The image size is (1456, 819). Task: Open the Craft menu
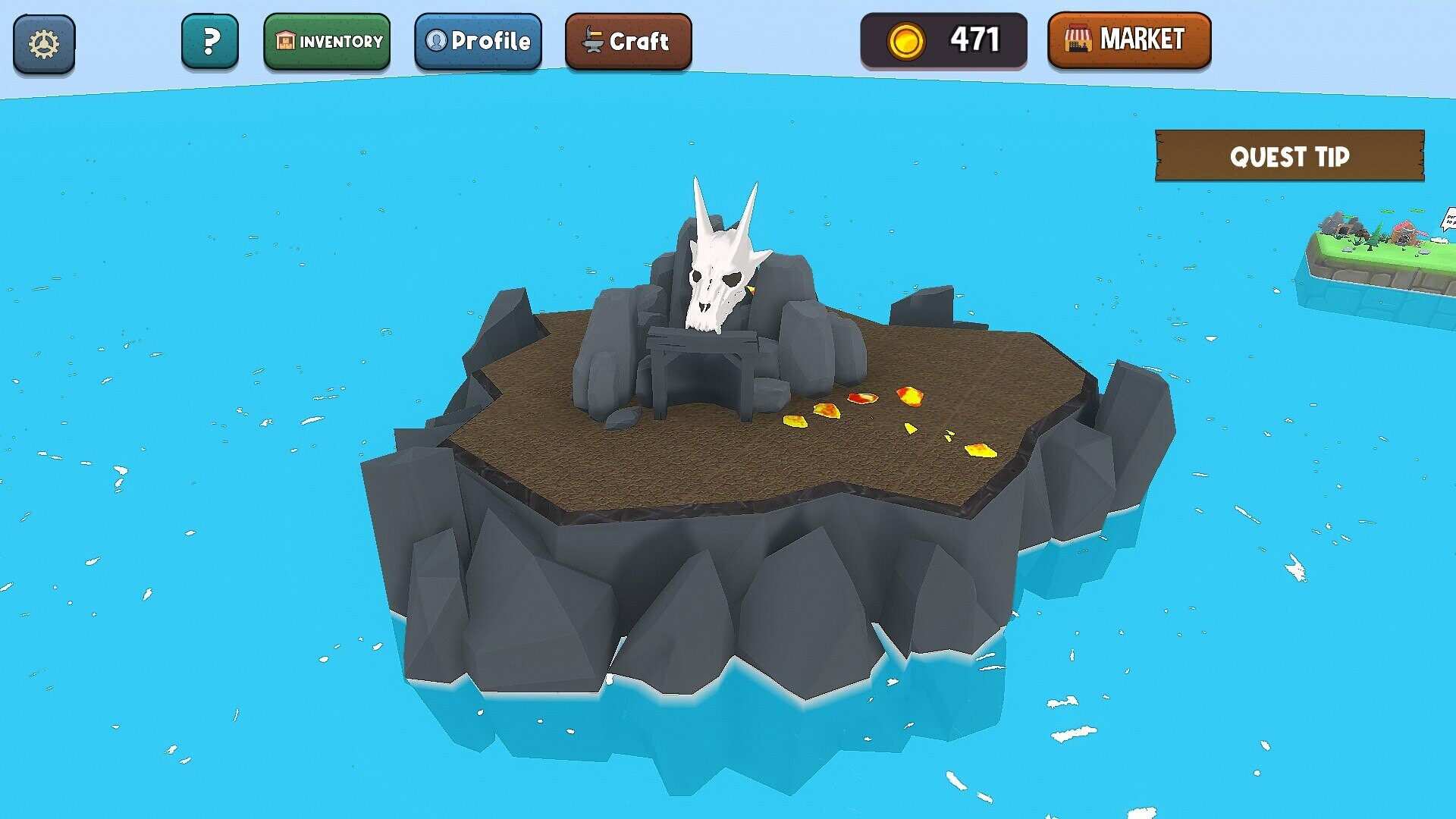629,42
